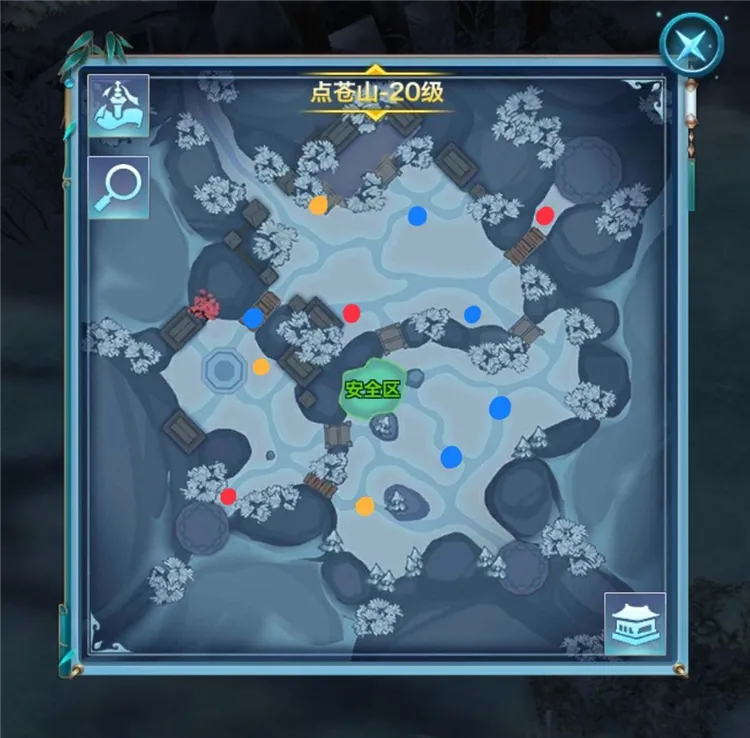Click the red flower marker on map
The height and width of the screenshot is (738, 750).
(x=204, y=304)
